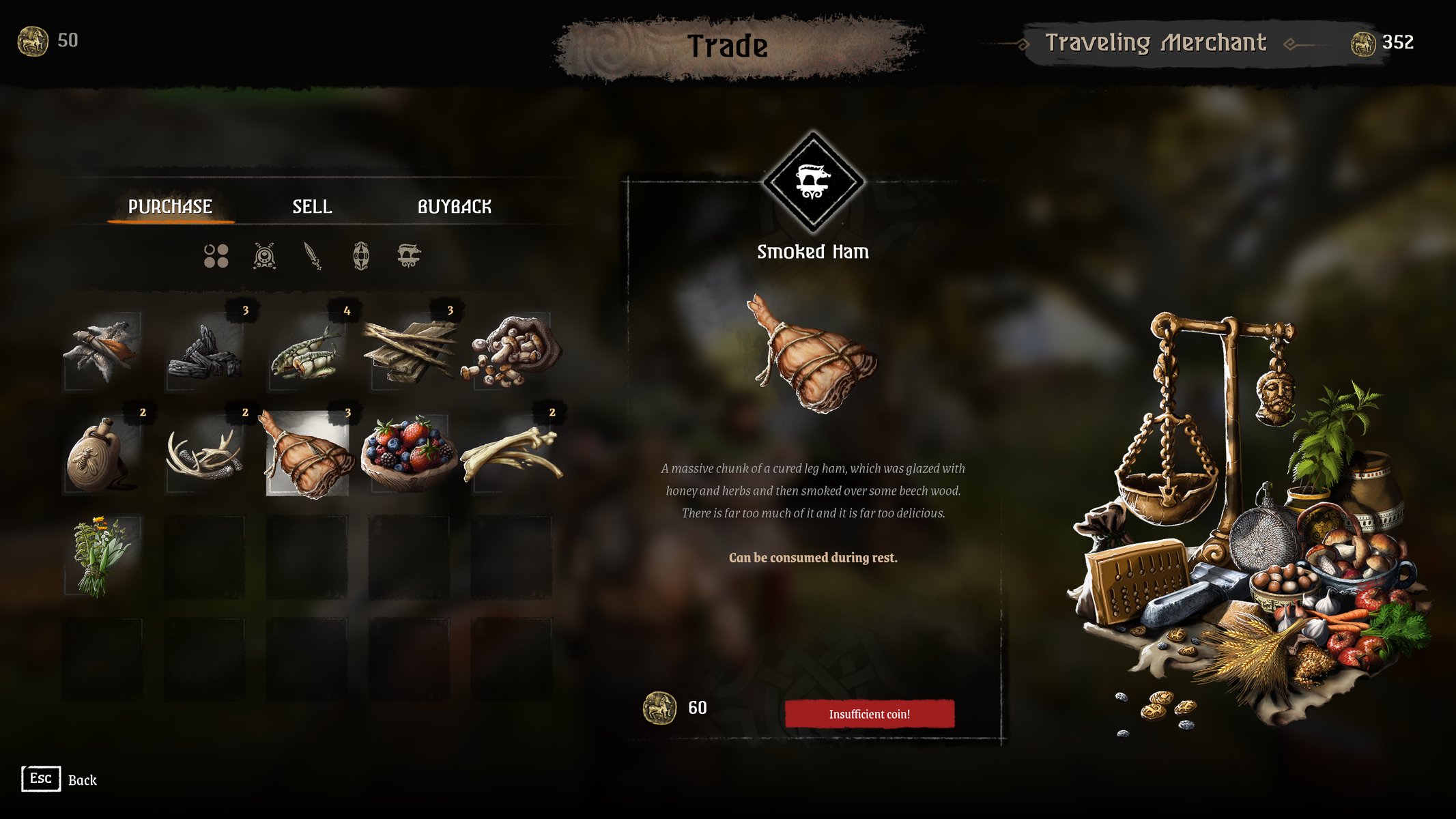
Task: Pick the charcoal pile item
Action: point(205,351)
